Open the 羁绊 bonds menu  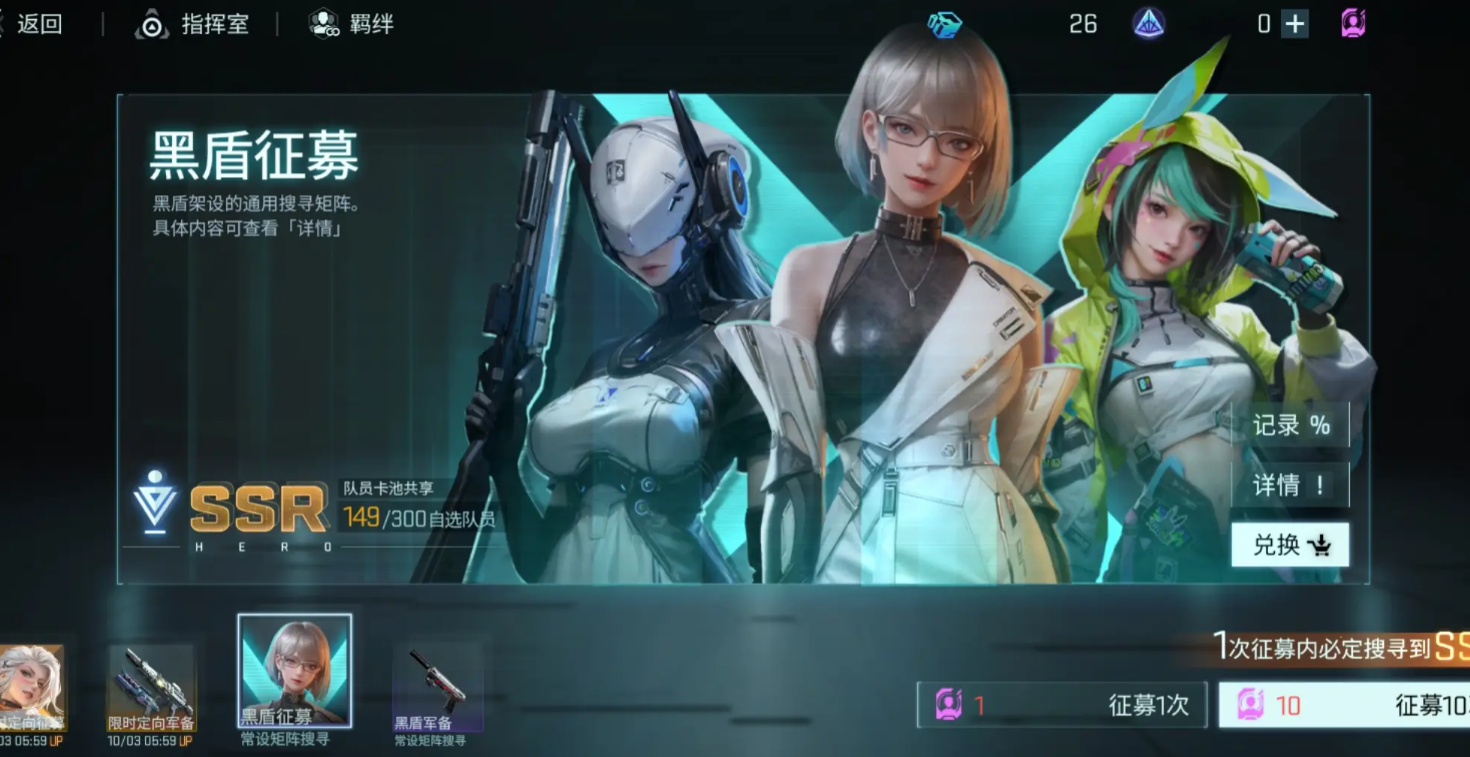click(x=352, y=24)
